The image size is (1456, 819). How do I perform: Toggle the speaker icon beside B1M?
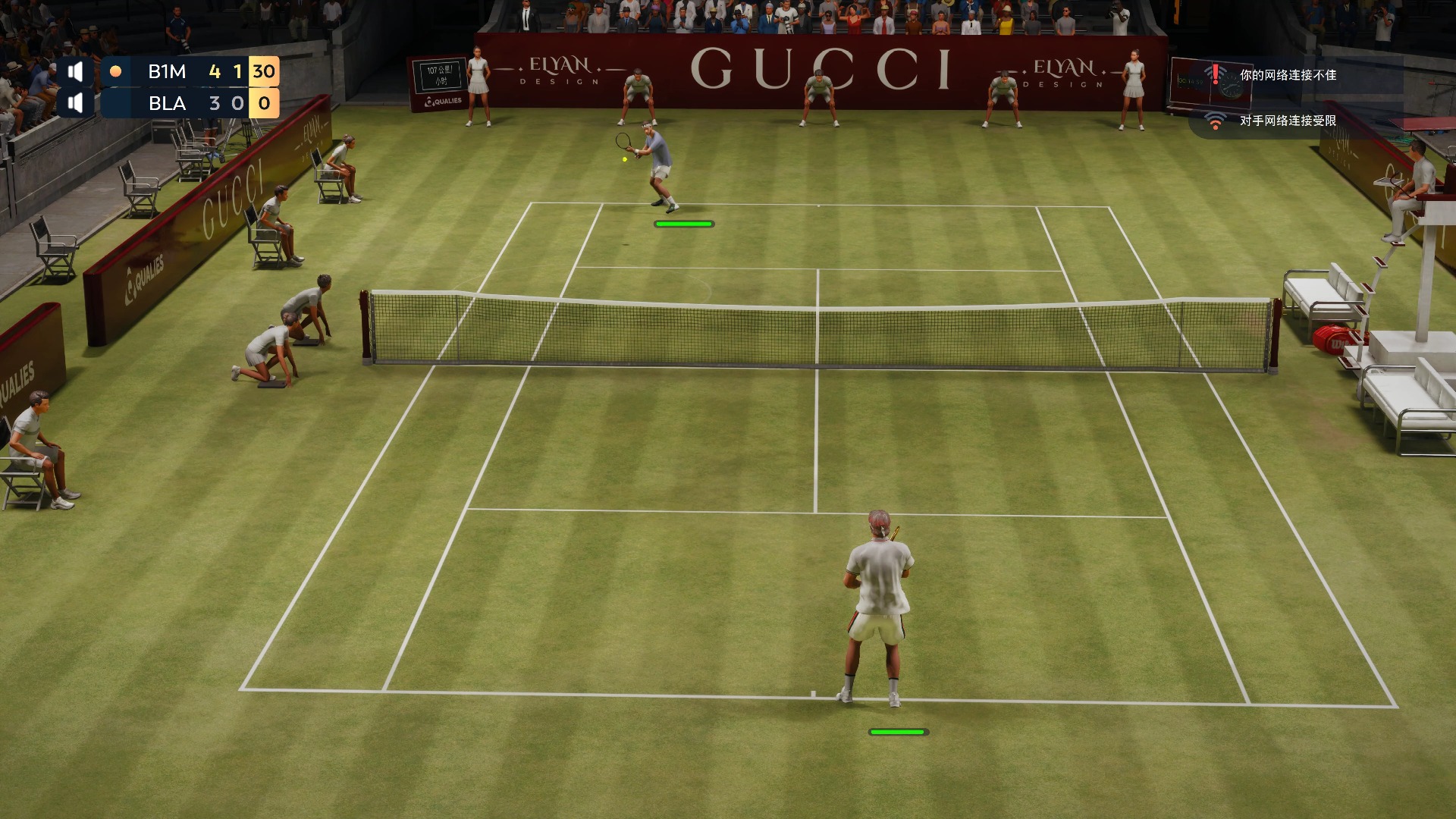point(75,72)
